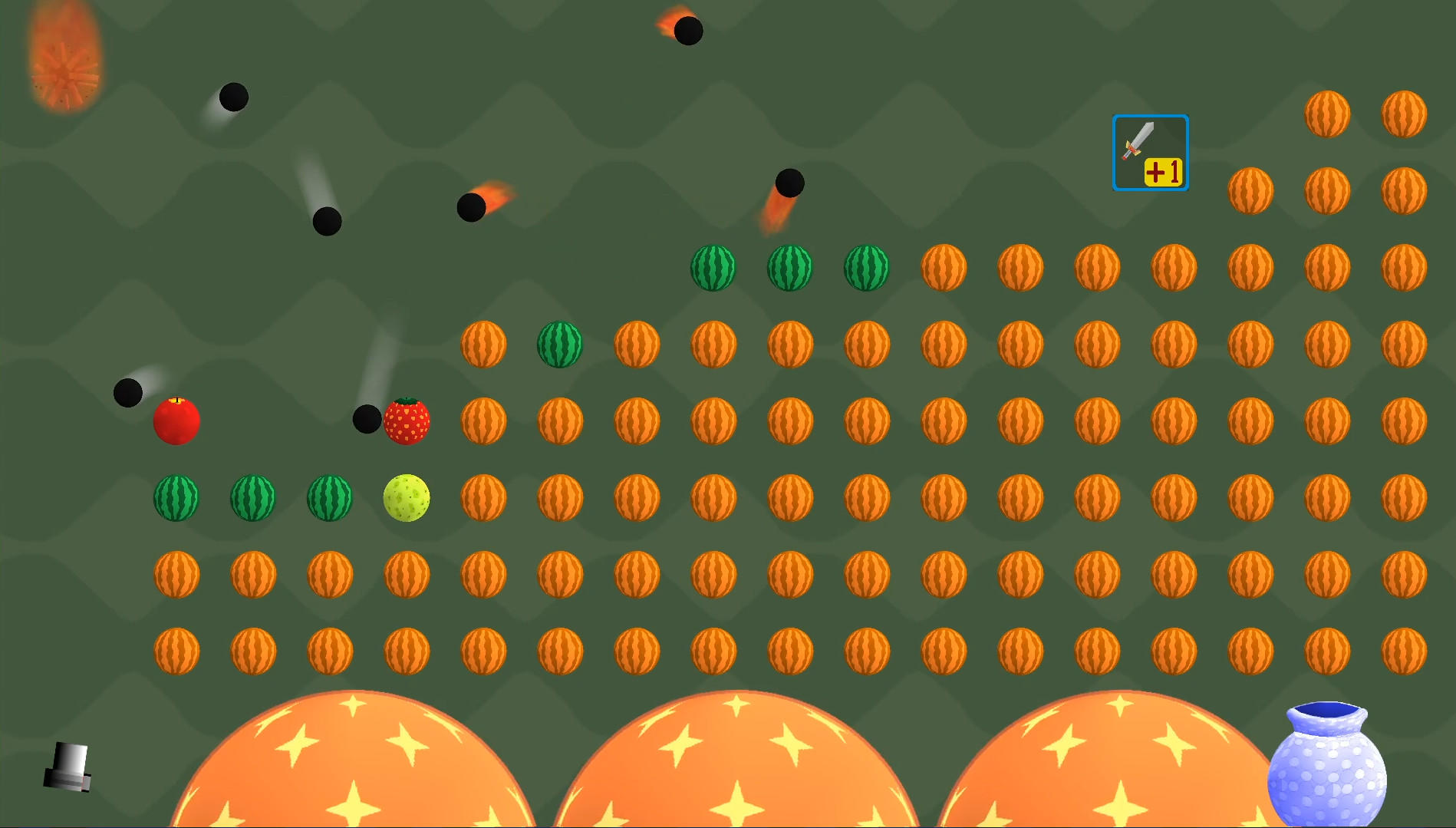Click the green apple fruit
1456x828 pixels.
pos(407,499)
